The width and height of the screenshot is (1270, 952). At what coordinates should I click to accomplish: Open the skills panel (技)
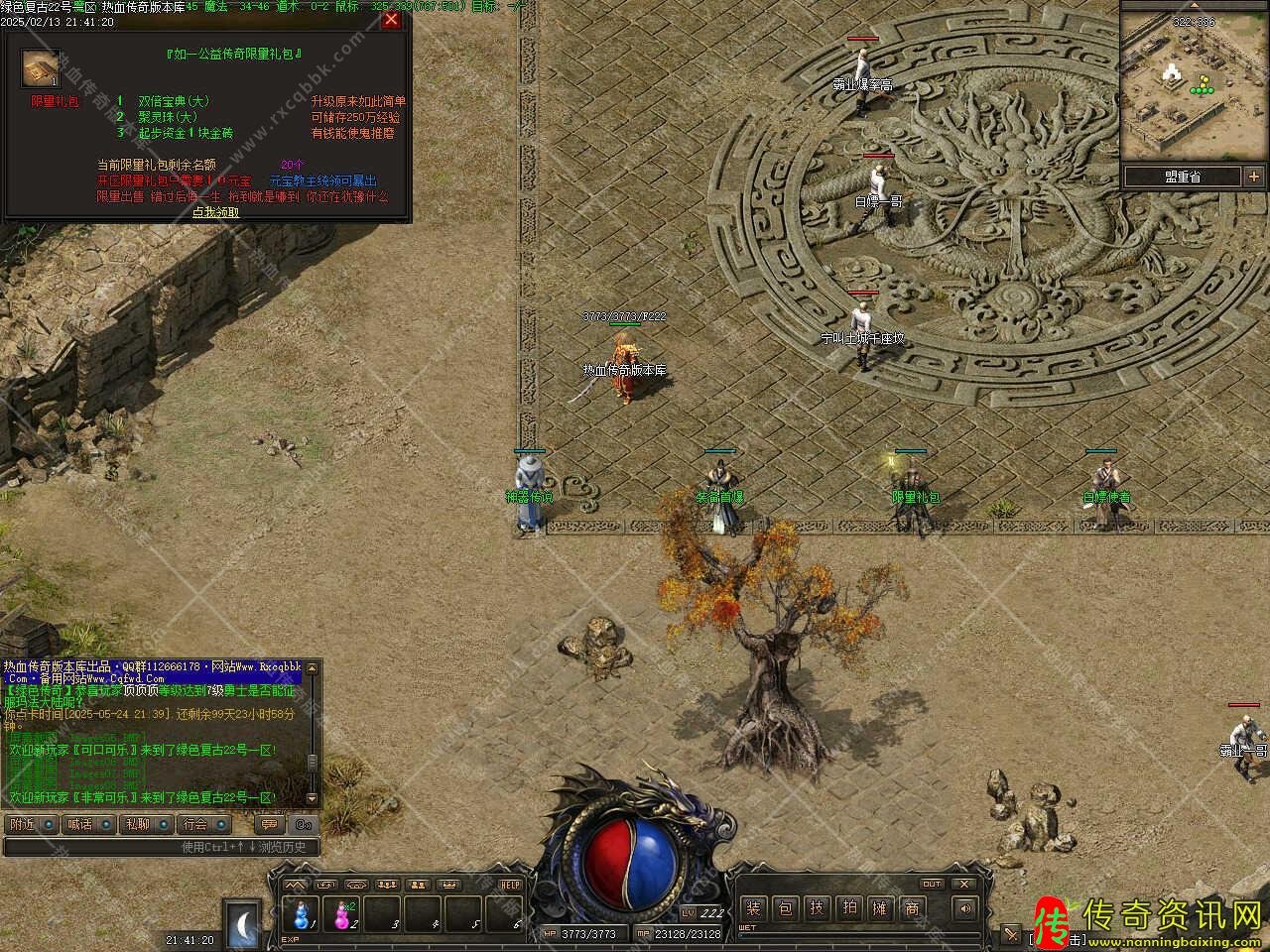(x=818, y=908)
